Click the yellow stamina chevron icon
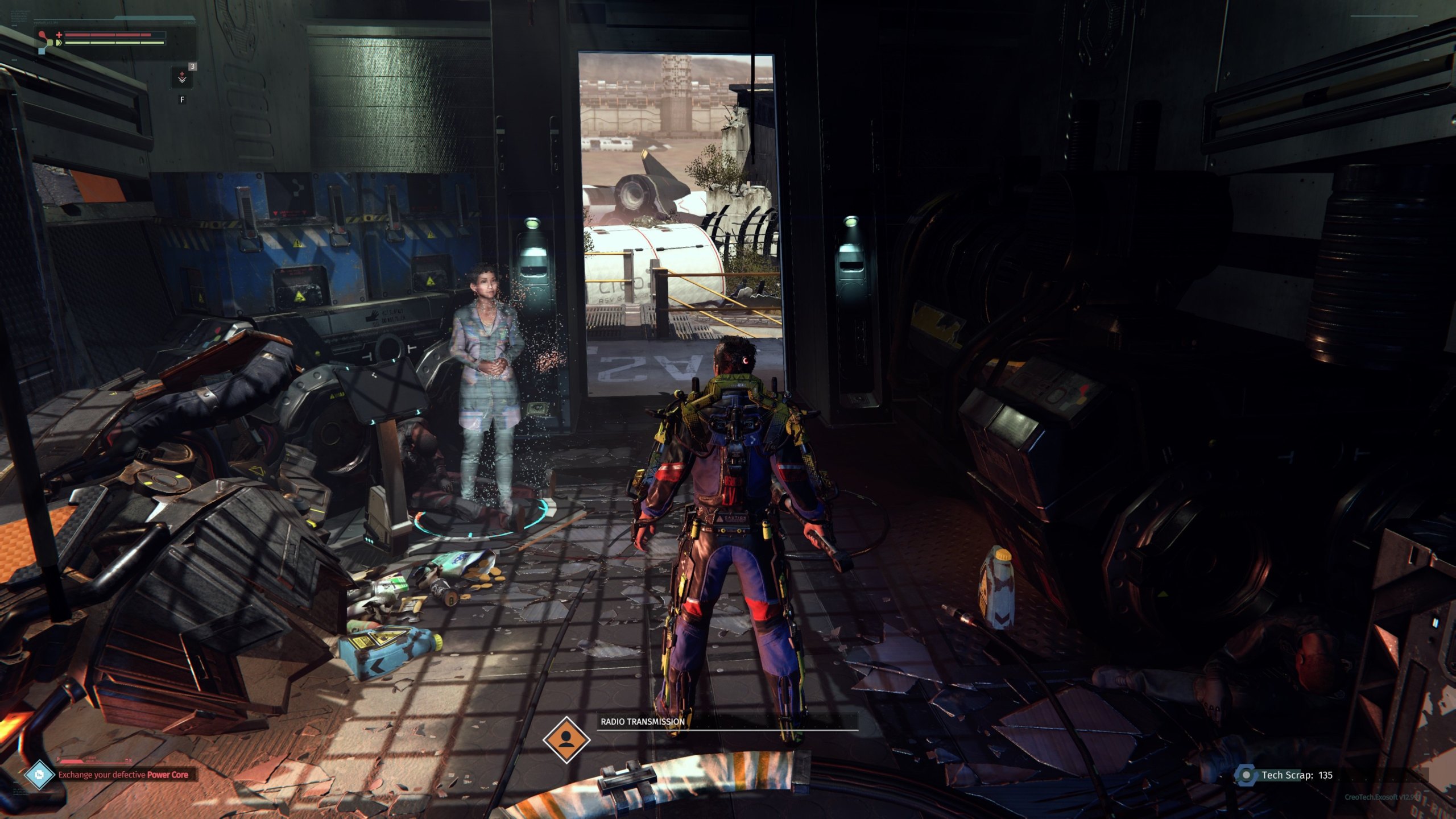Screen dimensions: 1456x819 tap(59, 43)
